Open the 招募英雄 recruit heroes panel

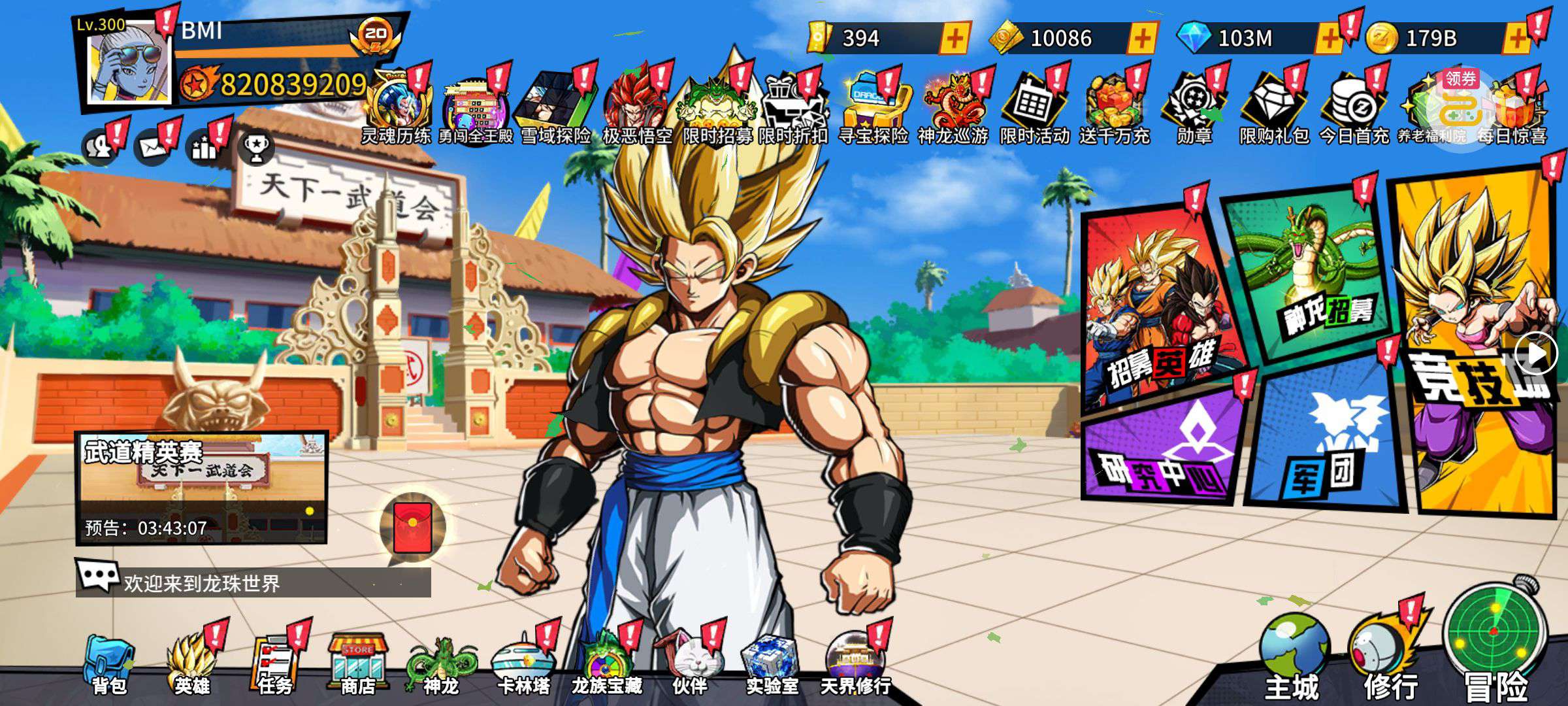1160,307
